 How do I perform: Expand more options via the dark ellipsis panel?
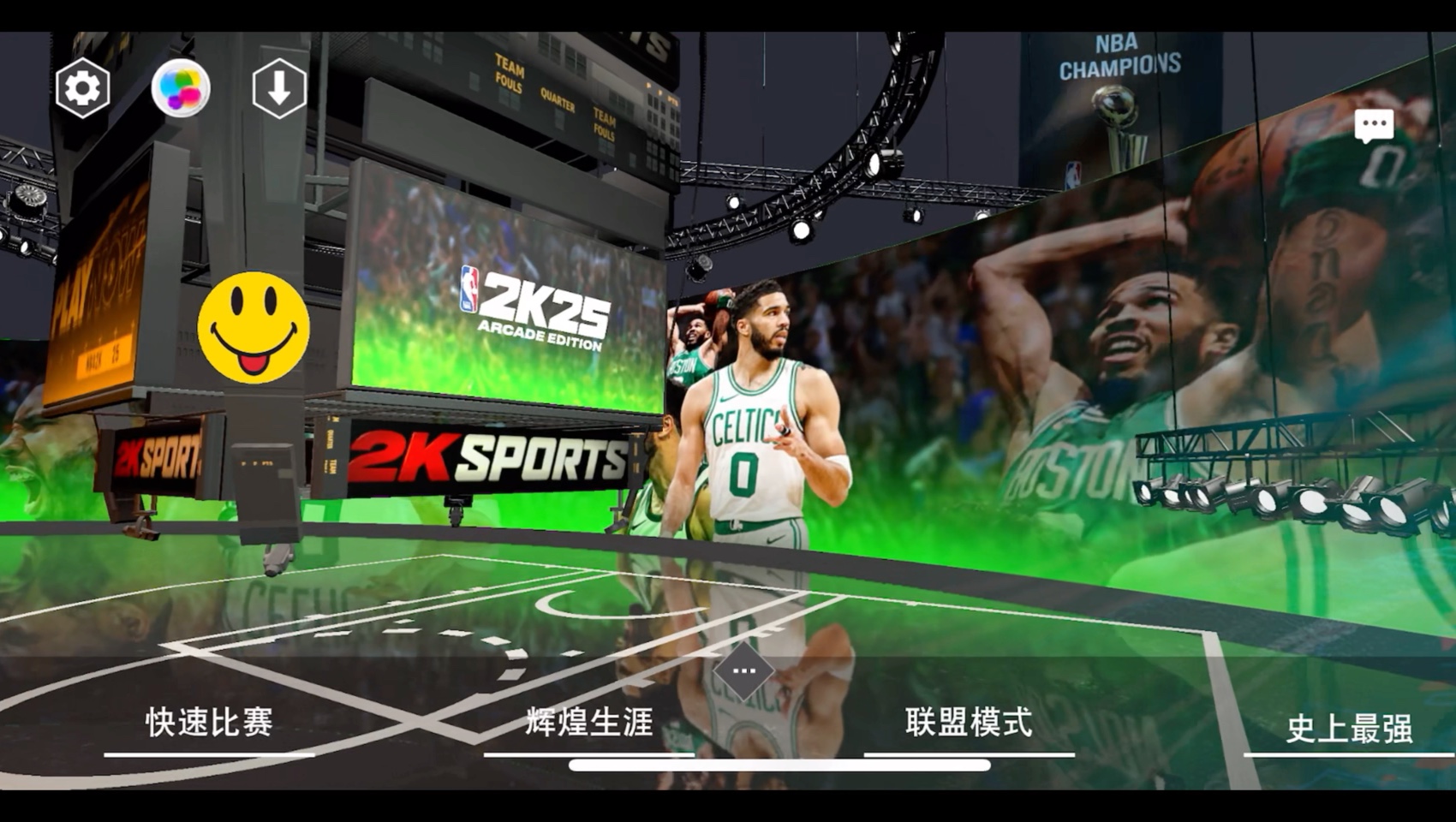tap(744, 672)
